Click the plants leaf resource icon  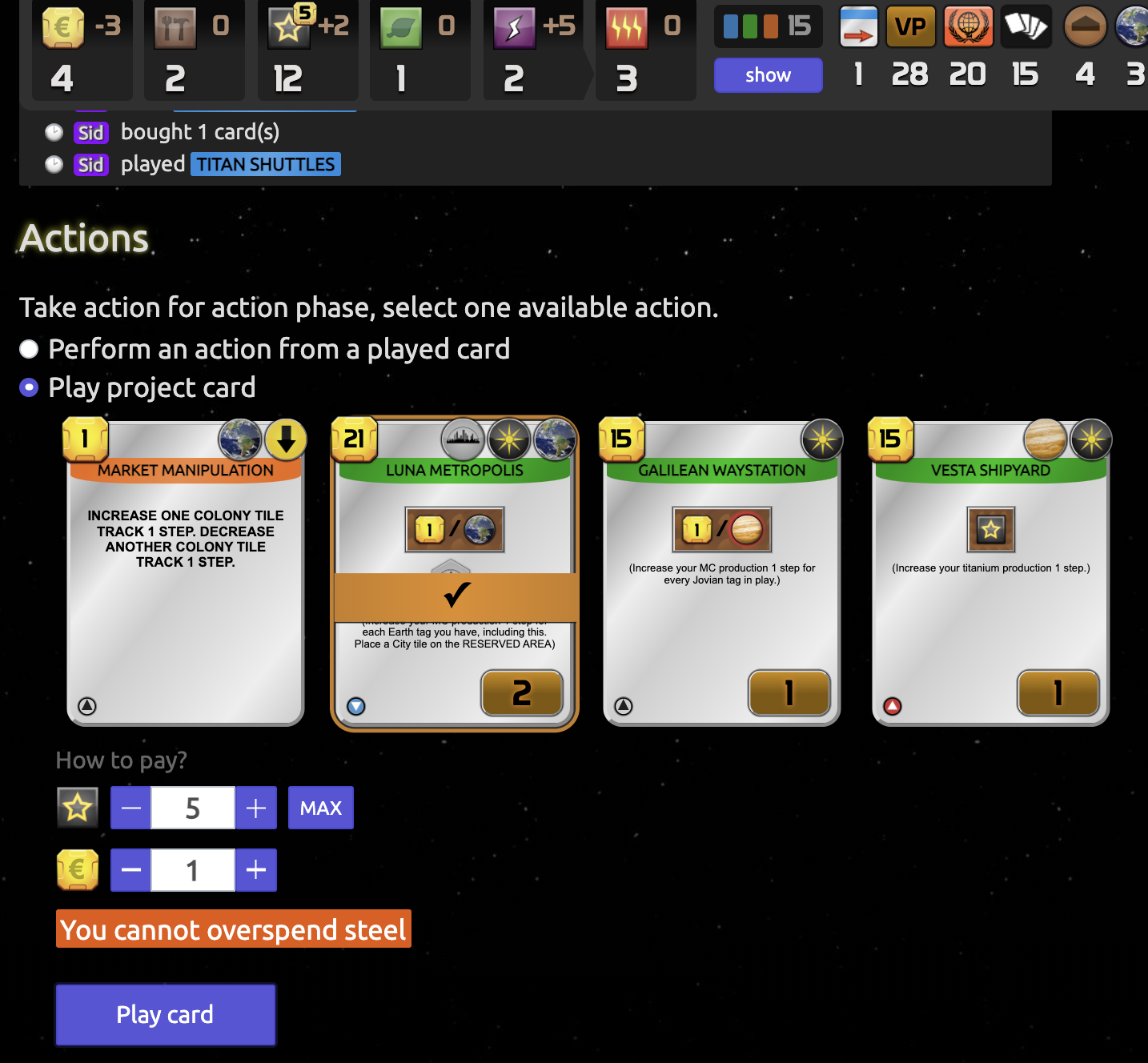click(401, 26)
